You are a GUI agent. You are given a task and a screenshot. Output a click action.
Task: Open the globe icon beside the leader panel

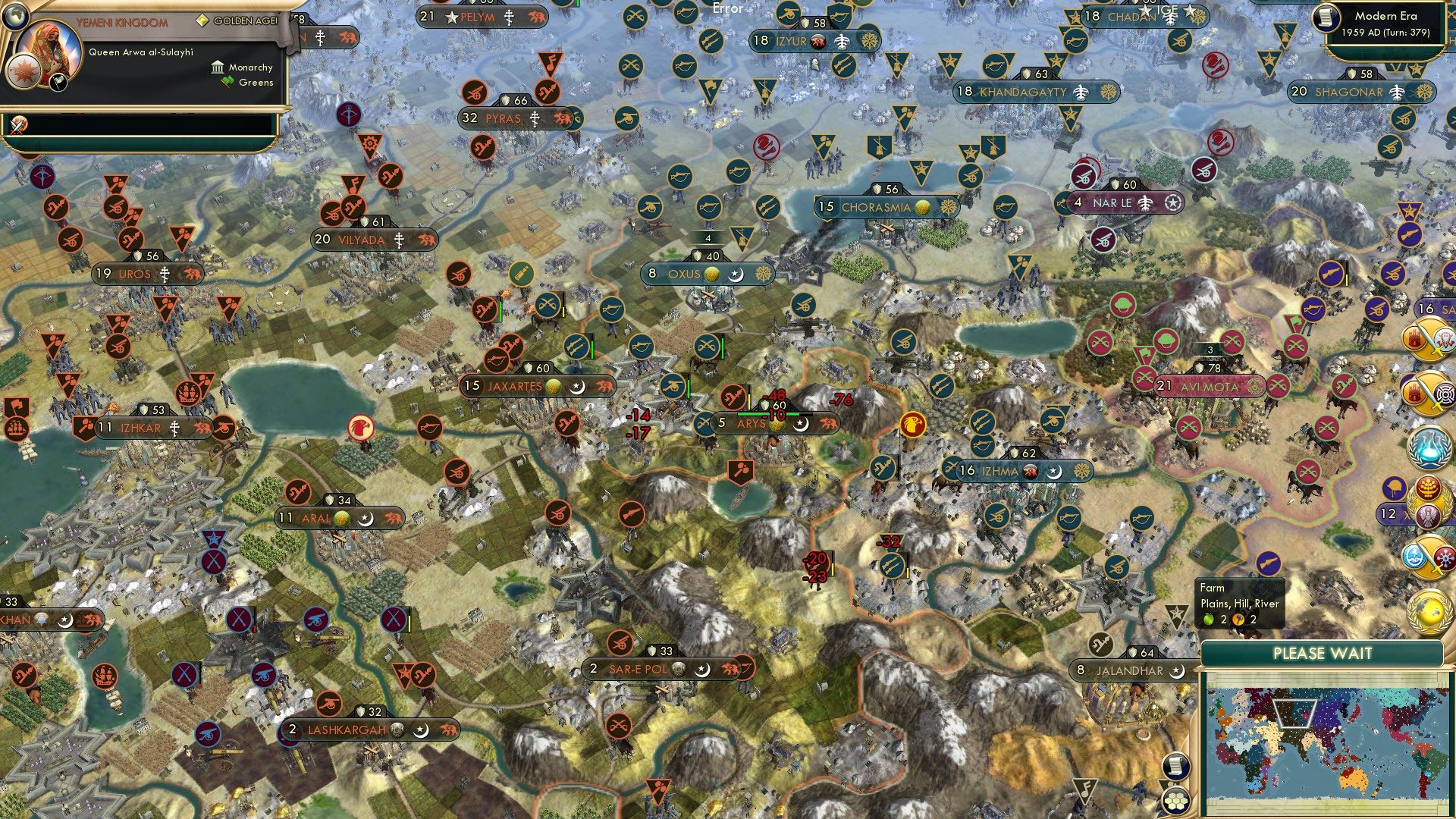14,15
